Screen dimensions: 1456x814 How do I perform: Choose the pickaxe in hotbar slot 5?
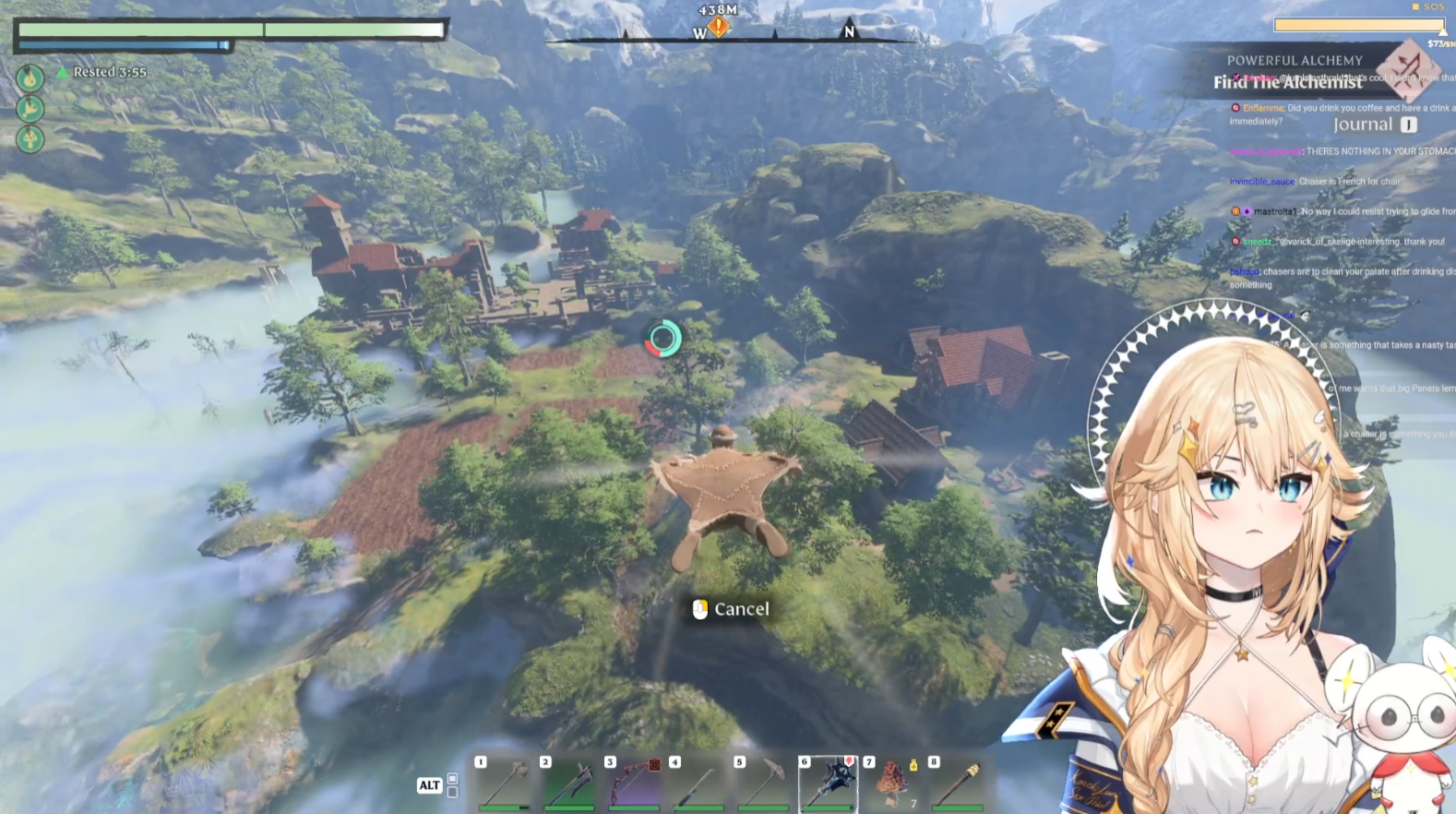click(762, 784)
